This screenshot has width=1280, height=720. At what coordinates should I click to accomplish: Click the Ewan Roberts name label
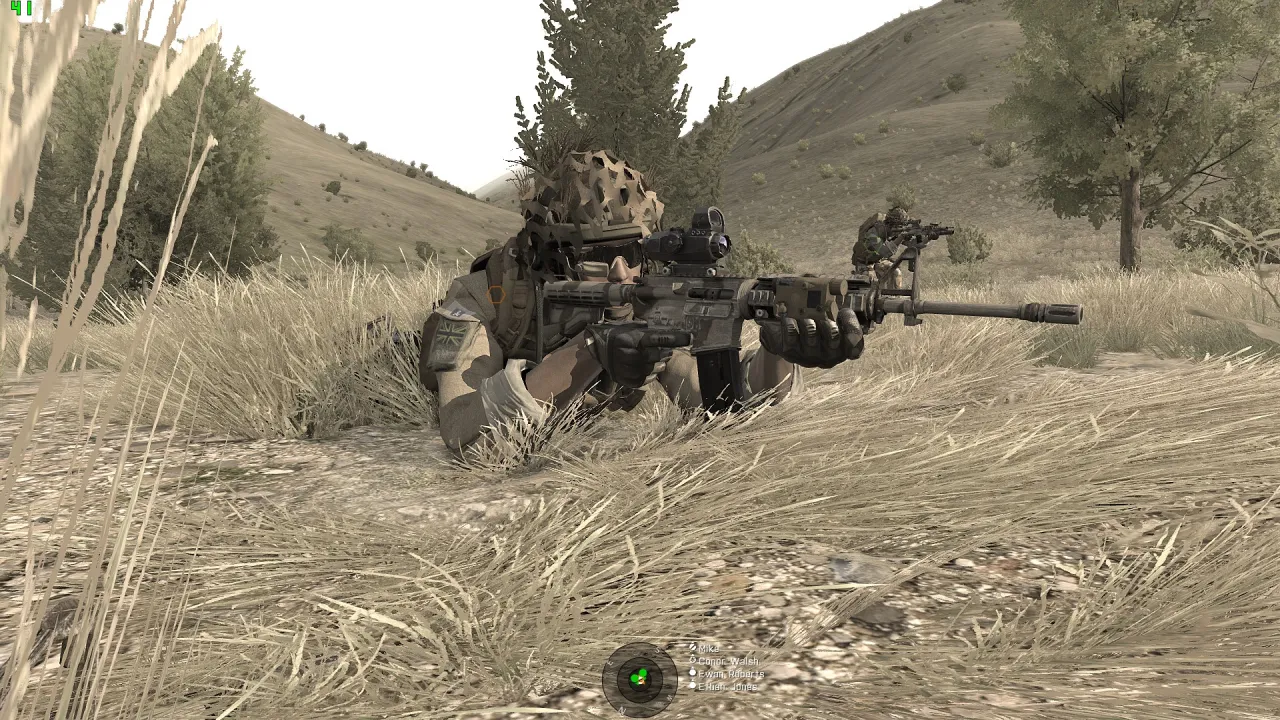coord(731,673)
